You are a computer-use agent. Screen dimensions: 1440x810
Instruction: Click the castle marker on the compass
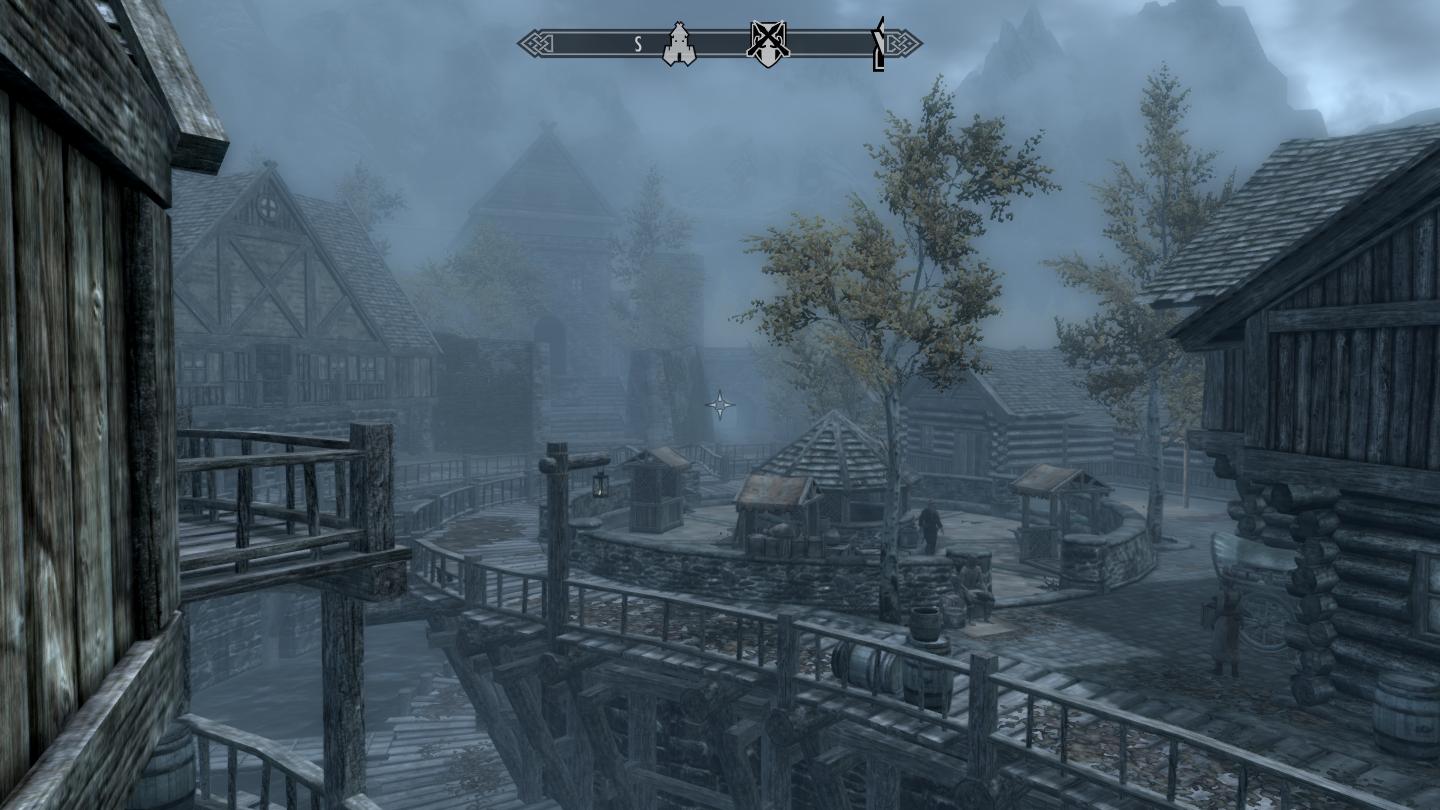(x=679, y=45)
